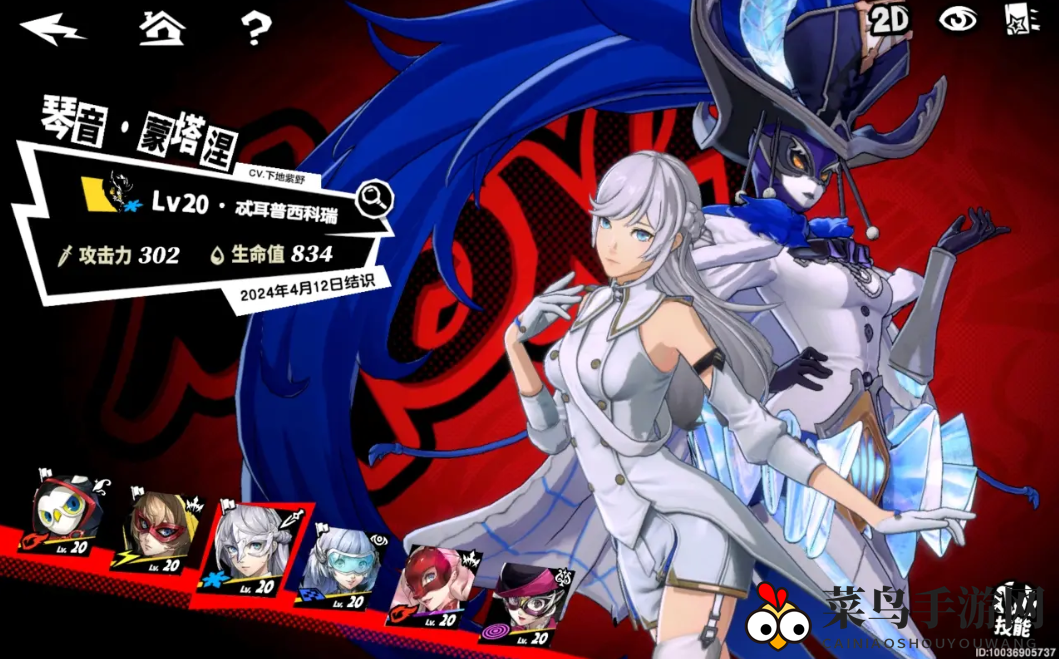
Task: Open the question mark help
Action: point(256,27)
